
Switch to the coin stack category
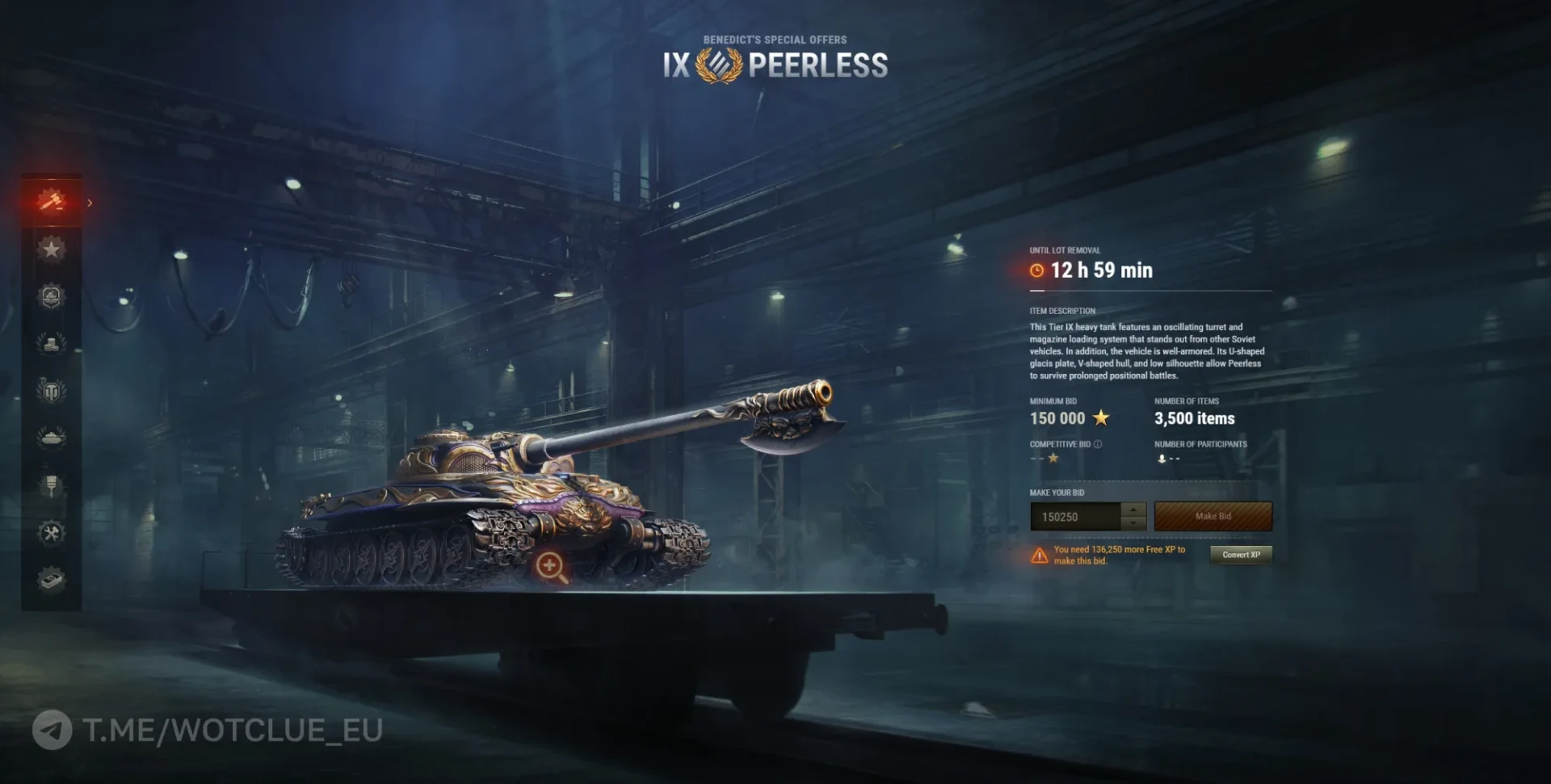pyautogui.click(x=51, y=343)
